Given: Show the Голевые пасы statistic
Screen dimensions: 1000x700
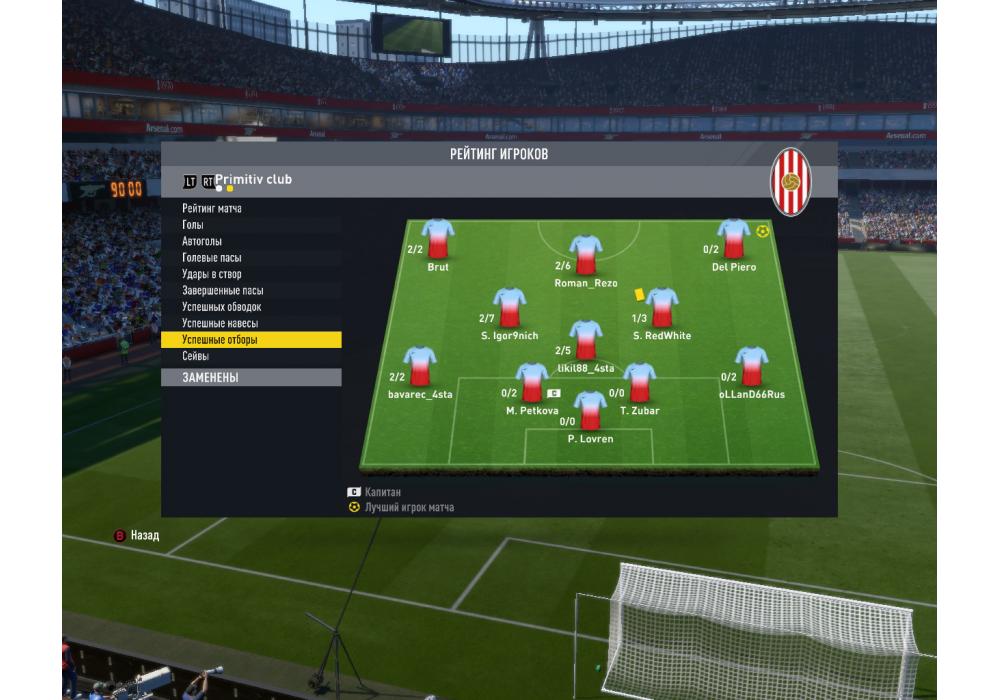Looking at the screenshot, I should (x=212, y=258).
